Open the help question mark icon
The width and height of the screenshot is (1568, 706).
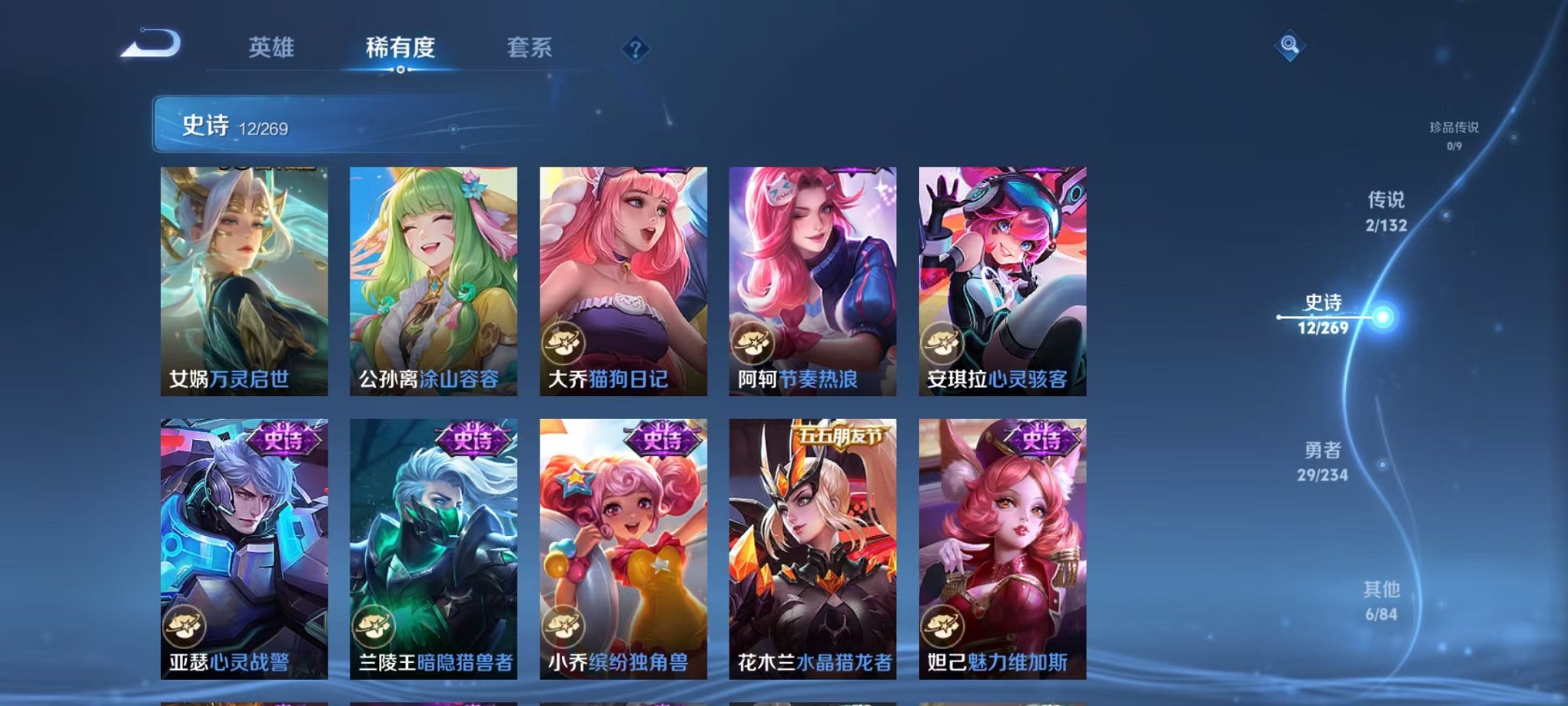pos(634,51)
